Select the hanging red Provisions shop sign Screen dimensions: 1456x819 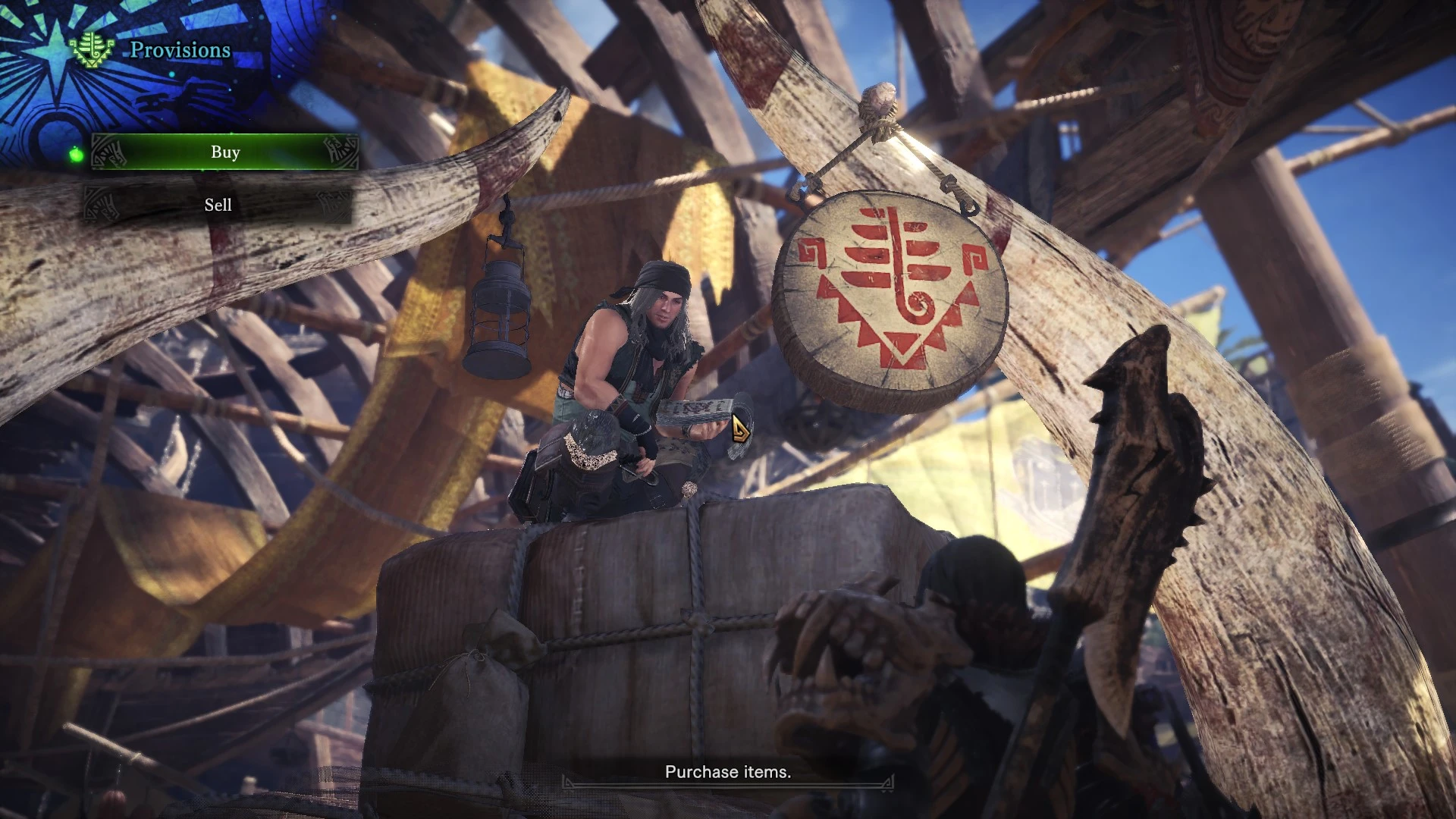[x=891, y=292]
